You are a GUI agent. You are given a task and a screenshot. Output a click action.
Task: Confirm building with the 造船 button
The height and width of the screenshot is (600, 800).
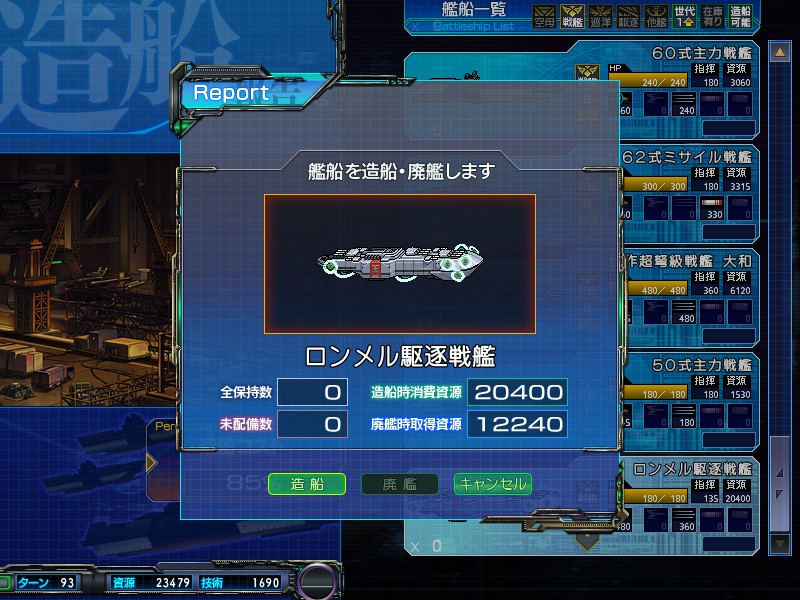pyautogui.click(x=307, y=484)
